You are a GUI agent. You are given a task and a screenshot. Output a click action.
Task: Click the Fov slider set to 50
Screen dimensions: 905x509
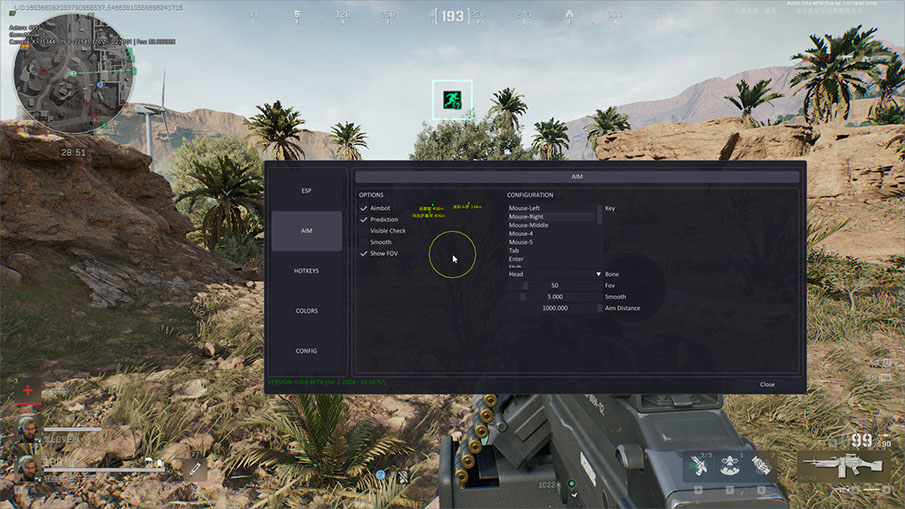coord(555,285)
